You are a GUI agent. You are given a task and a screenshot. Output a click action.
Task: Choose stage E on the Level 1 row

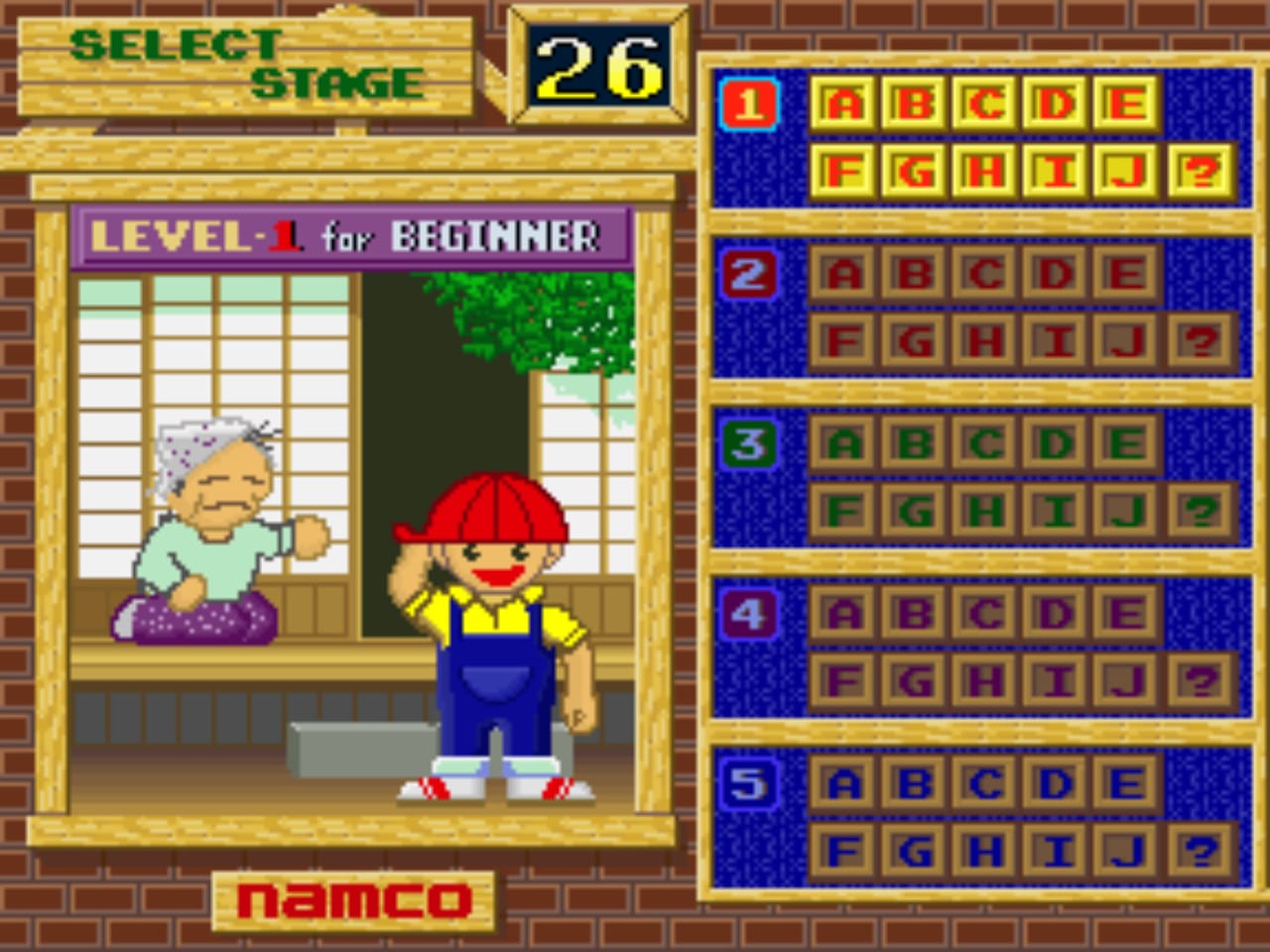(x=1126, y=103)
